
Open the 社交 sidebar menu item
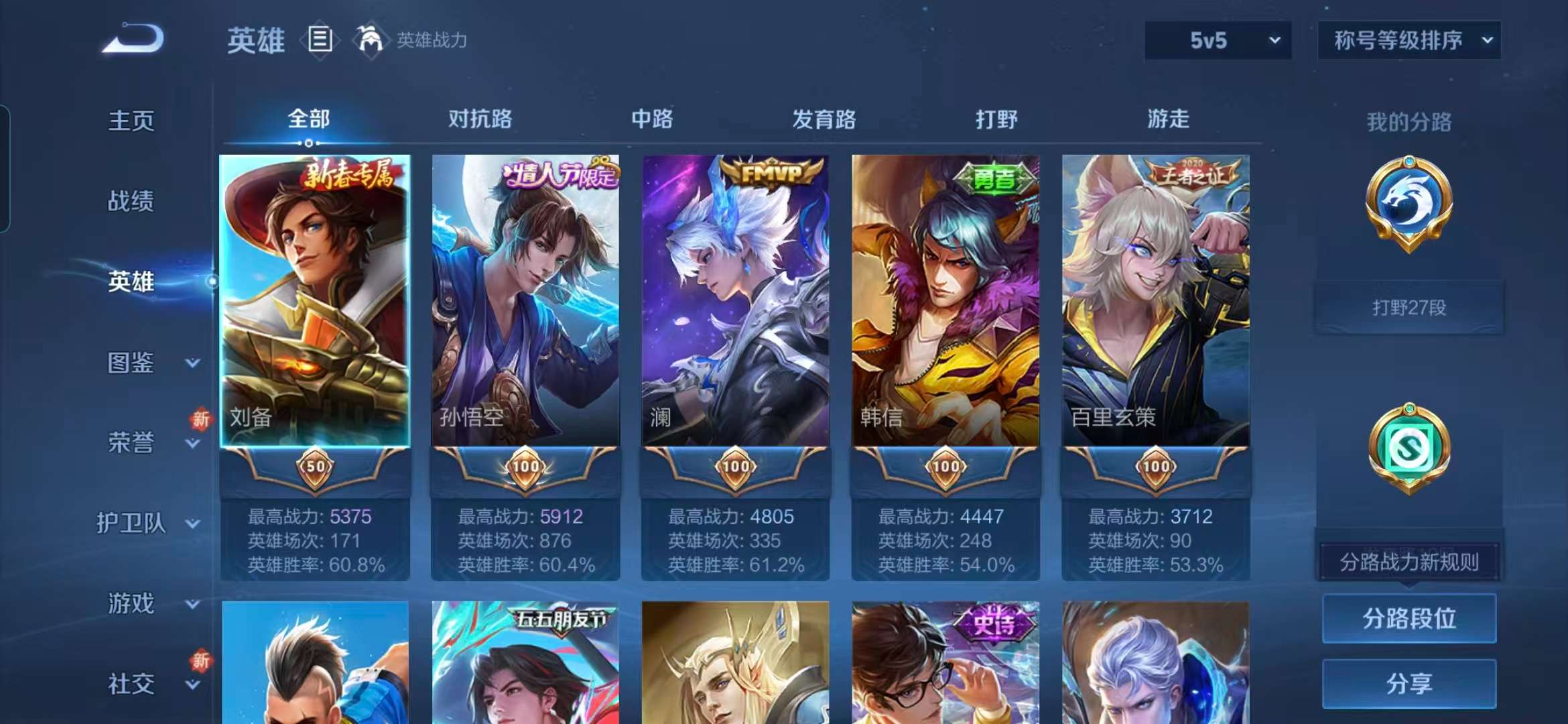point(131,684)
